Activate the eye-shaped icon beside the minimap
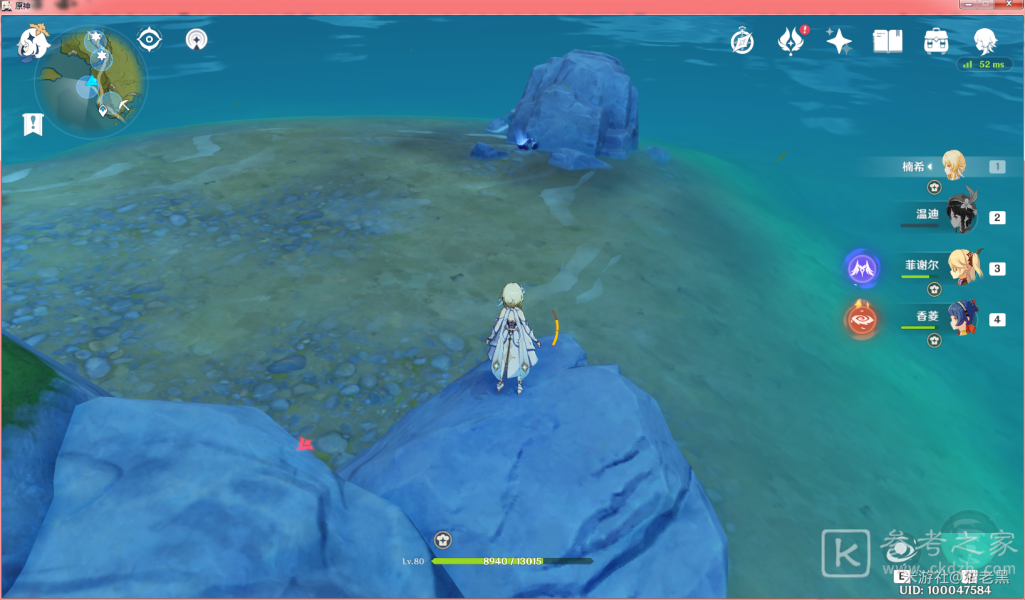The image size is (1025, 600). coord(149,40)
